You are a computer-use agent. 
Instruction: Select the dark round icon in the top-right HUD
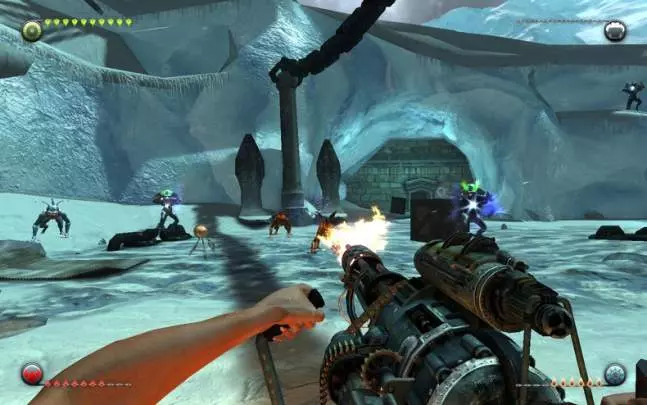615,30
